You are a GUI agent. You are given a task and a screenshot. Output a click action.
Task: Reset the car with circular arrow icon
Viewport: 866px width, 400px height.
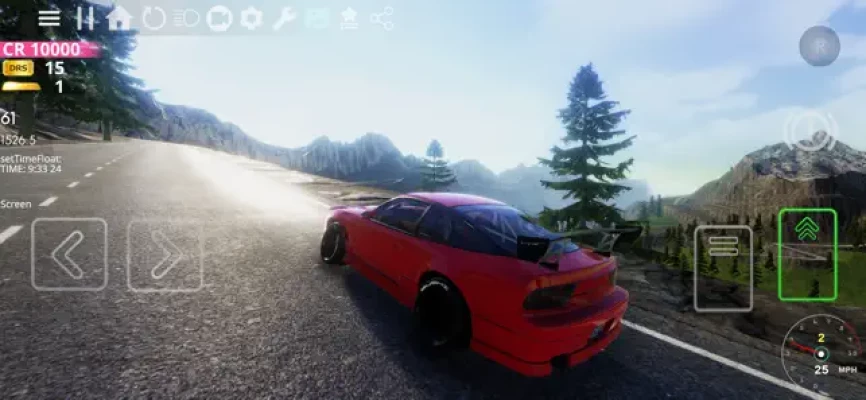pyautogui.click(x=153, y=18)
